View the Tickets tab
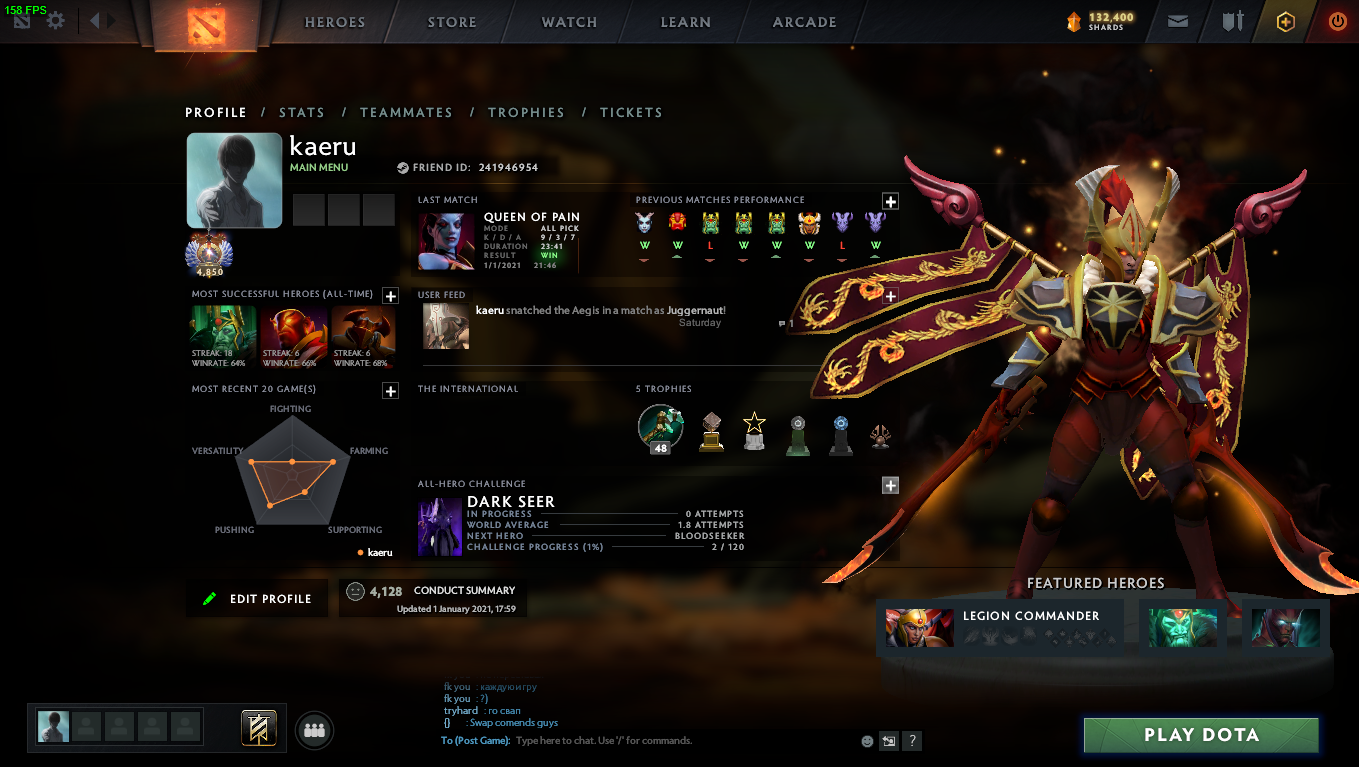Image resolution: width=1359 pixels, height=767 pixels. (631, 113)
